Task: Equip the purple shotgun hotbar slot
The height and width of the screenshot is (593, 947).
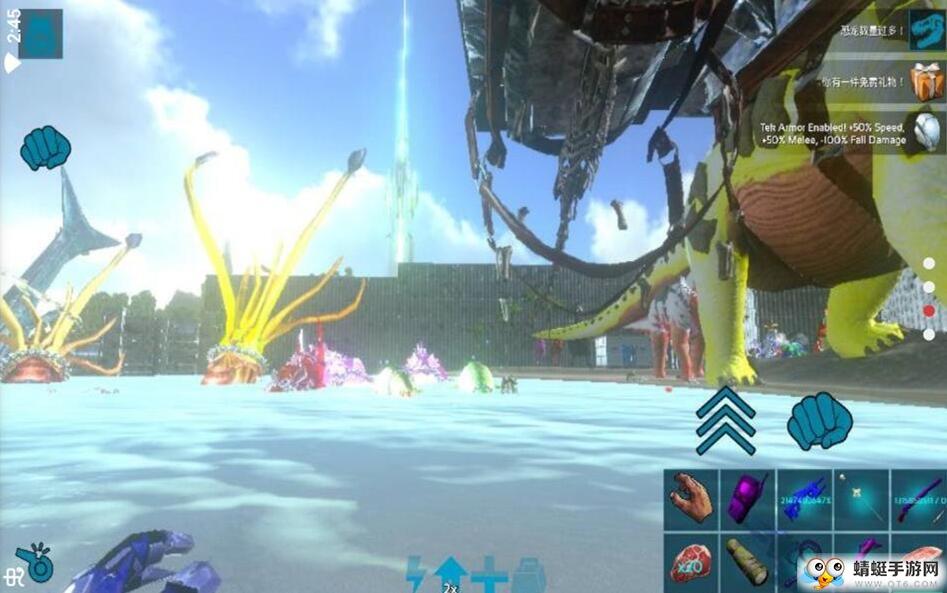Action: 917,498
